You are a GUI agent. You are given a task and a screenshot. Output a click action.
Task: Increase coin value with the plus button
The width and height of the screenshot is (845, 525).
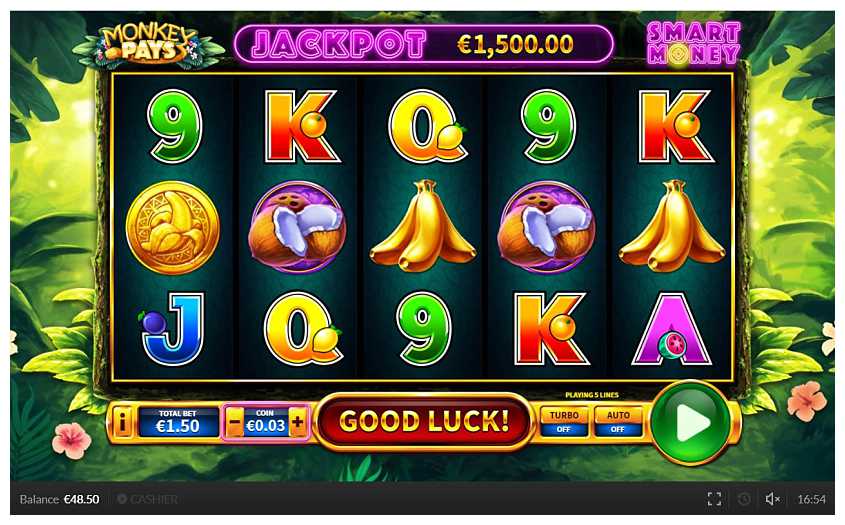coord(297,423)
